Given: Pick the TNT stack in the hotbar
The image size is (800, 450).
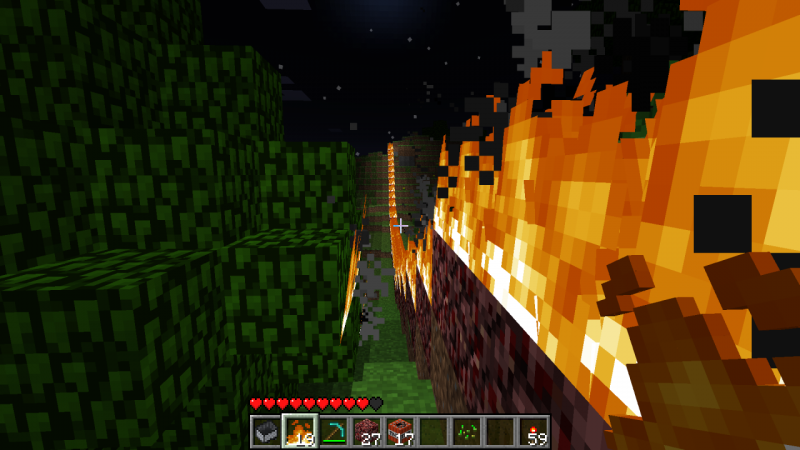Looking at the screenshot, I should pyautogui.click(x=399, y=432).
